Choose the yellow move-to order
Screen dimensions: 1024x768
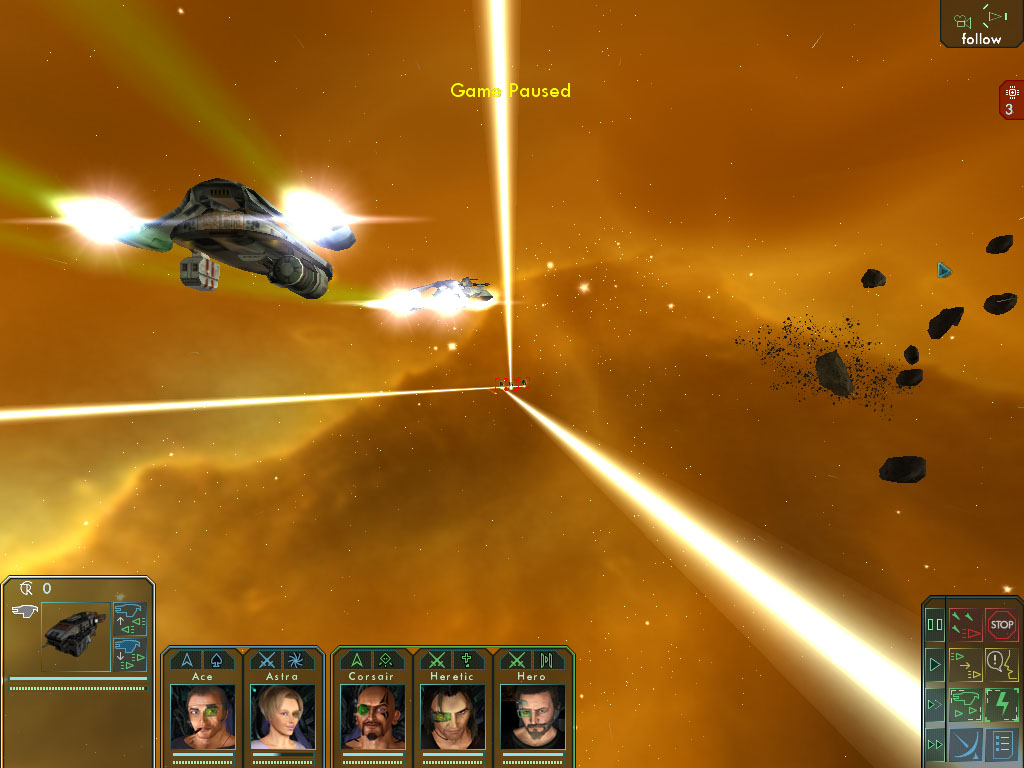[965, 663]
